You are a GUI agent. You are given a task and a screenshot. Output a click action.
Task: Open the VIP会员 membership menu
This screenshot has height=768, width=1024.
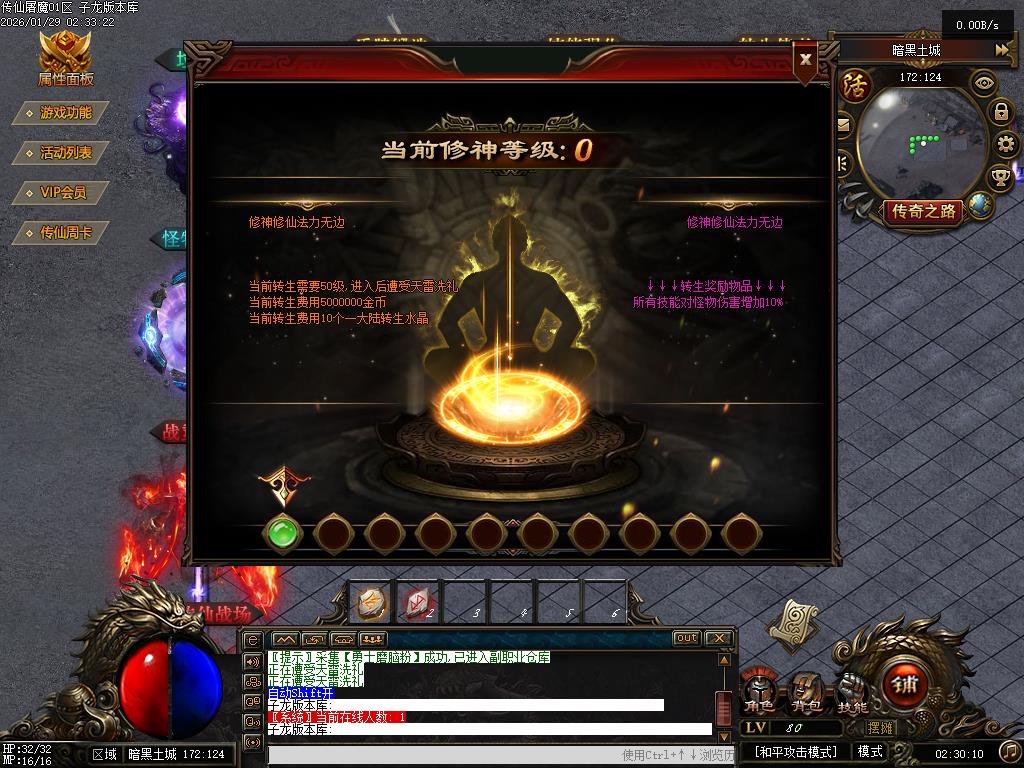63,192
